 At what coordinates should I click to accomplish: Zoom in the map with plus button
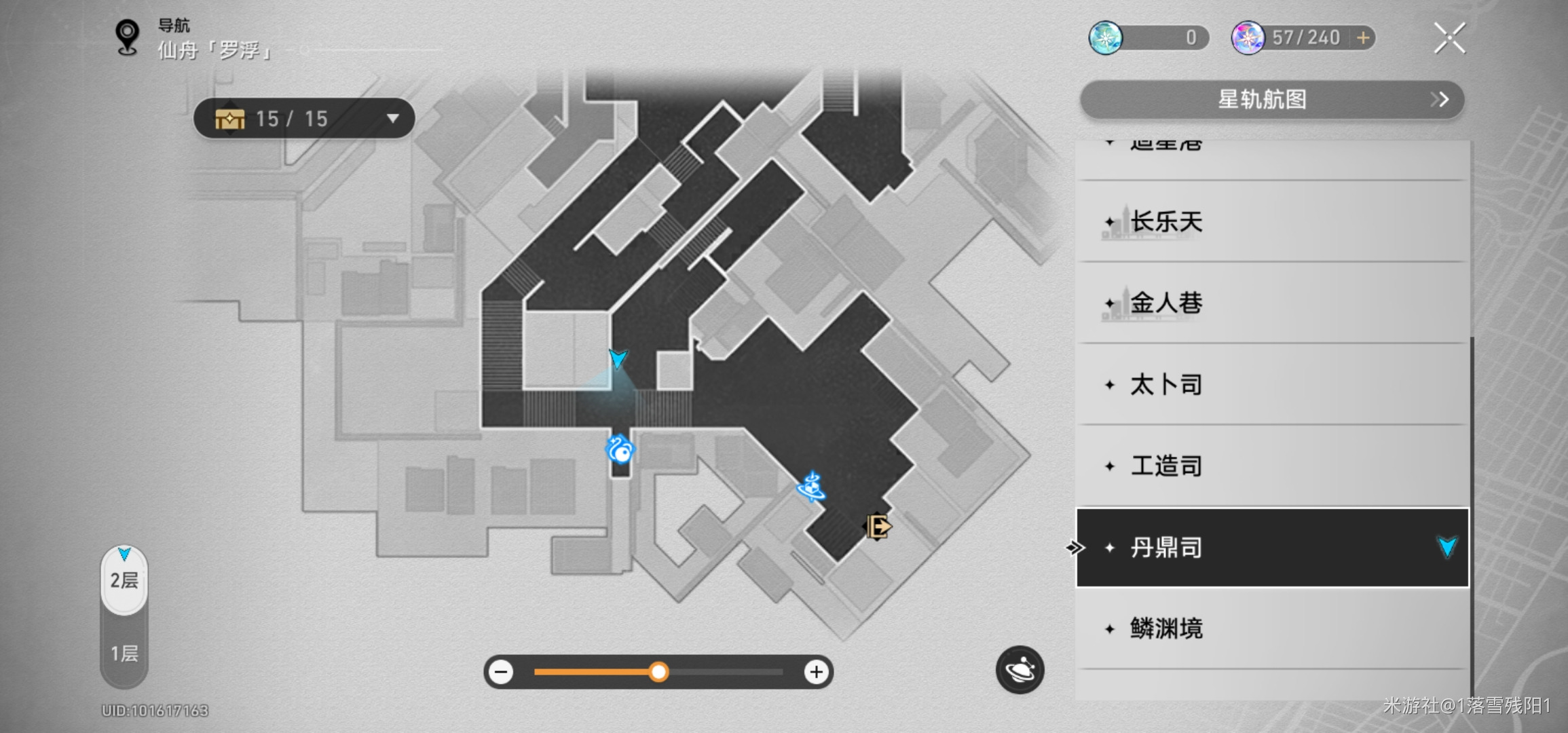click(x=816, y=672)
